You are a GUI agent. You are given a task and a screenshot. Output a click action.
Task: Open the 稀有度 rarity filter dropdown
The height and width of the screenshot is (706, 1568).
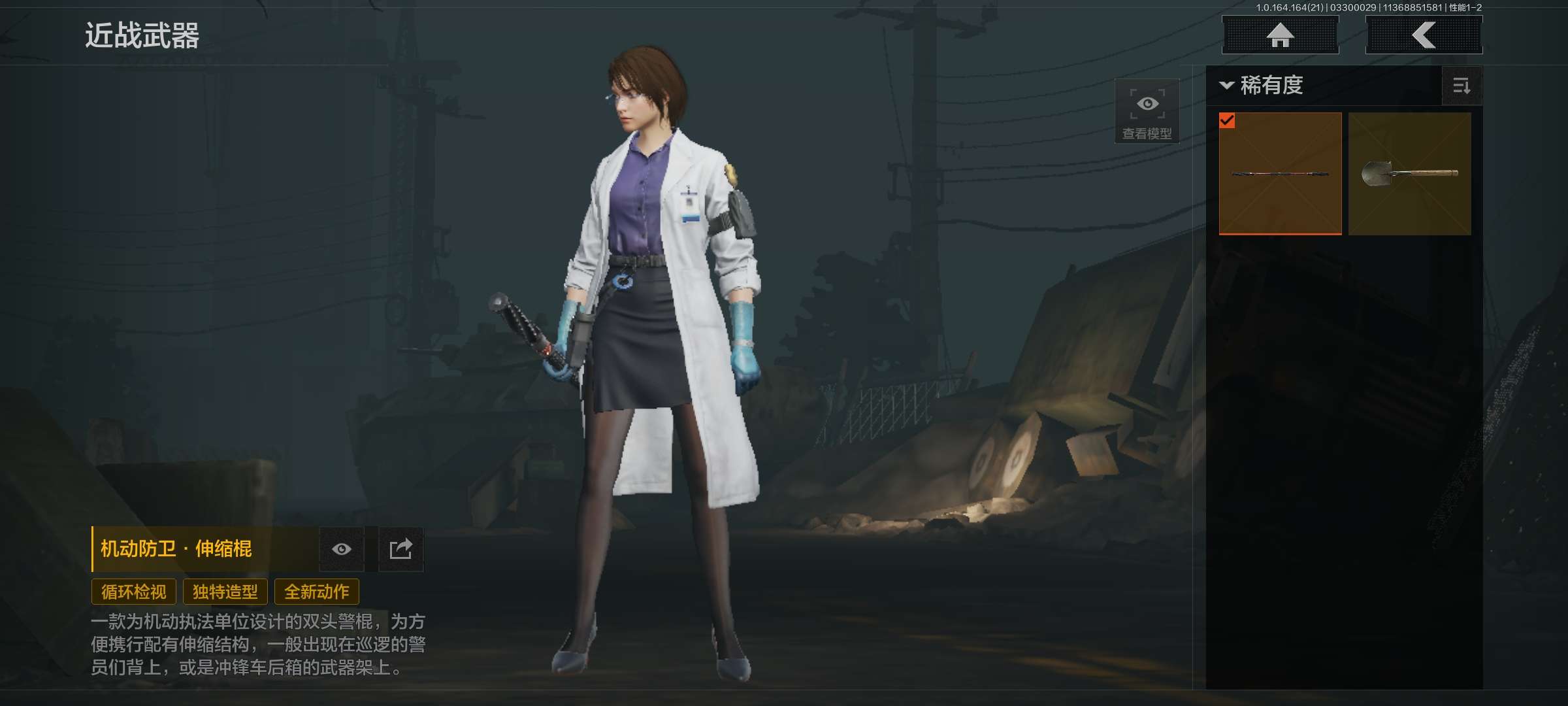[1262, 86]
